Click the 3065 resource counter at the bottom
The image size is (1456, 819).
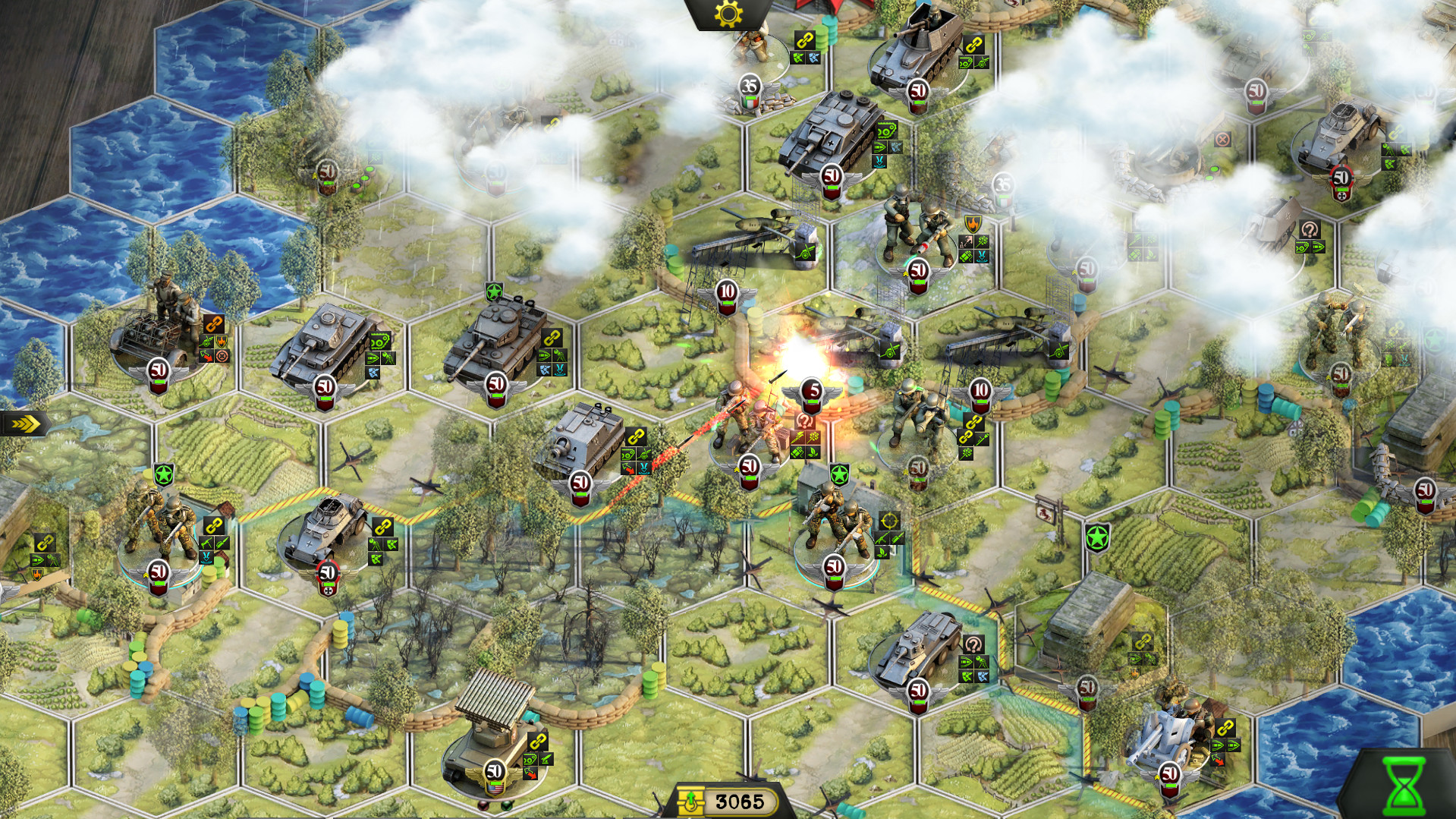click(740, 799)
